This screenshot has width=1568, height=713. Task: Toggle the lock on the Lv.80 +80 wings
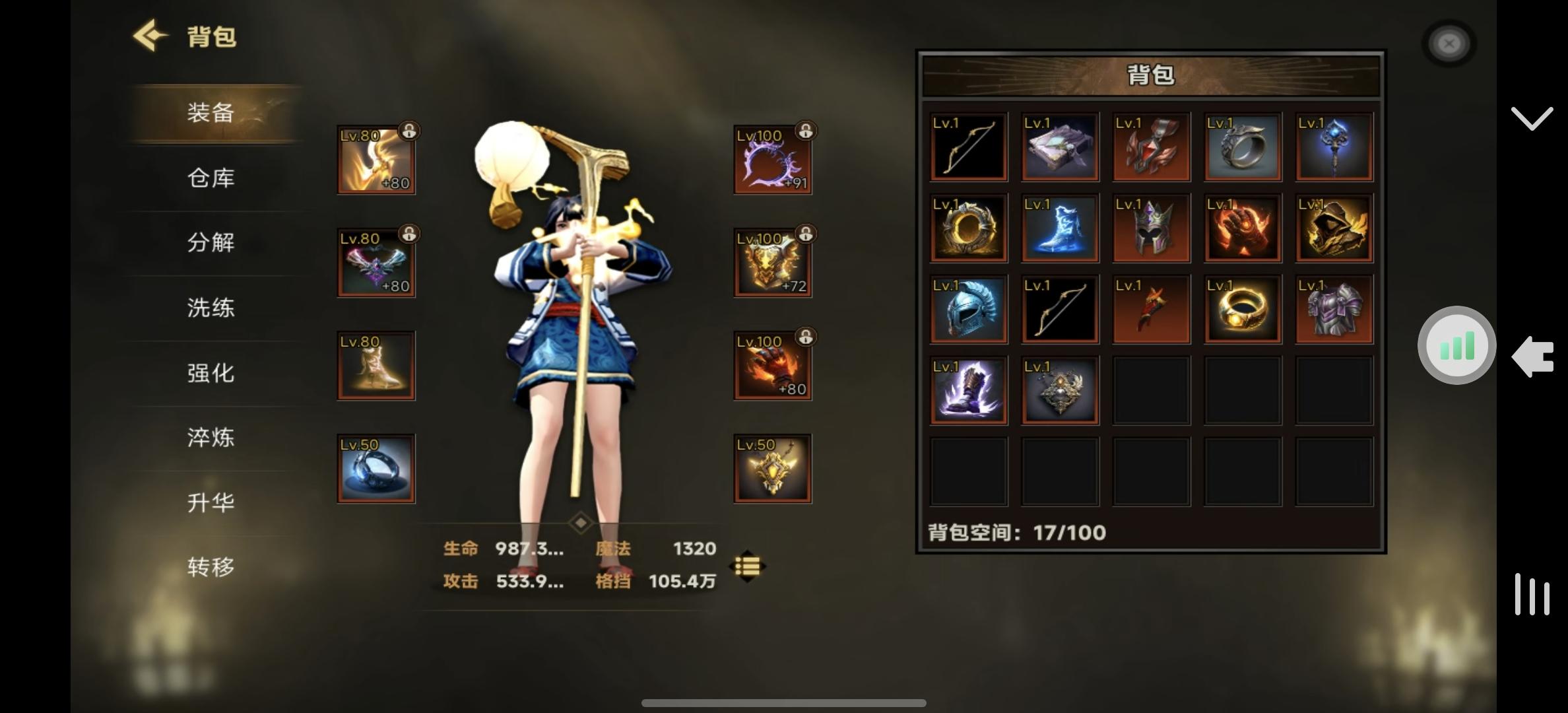pos(408,232)
